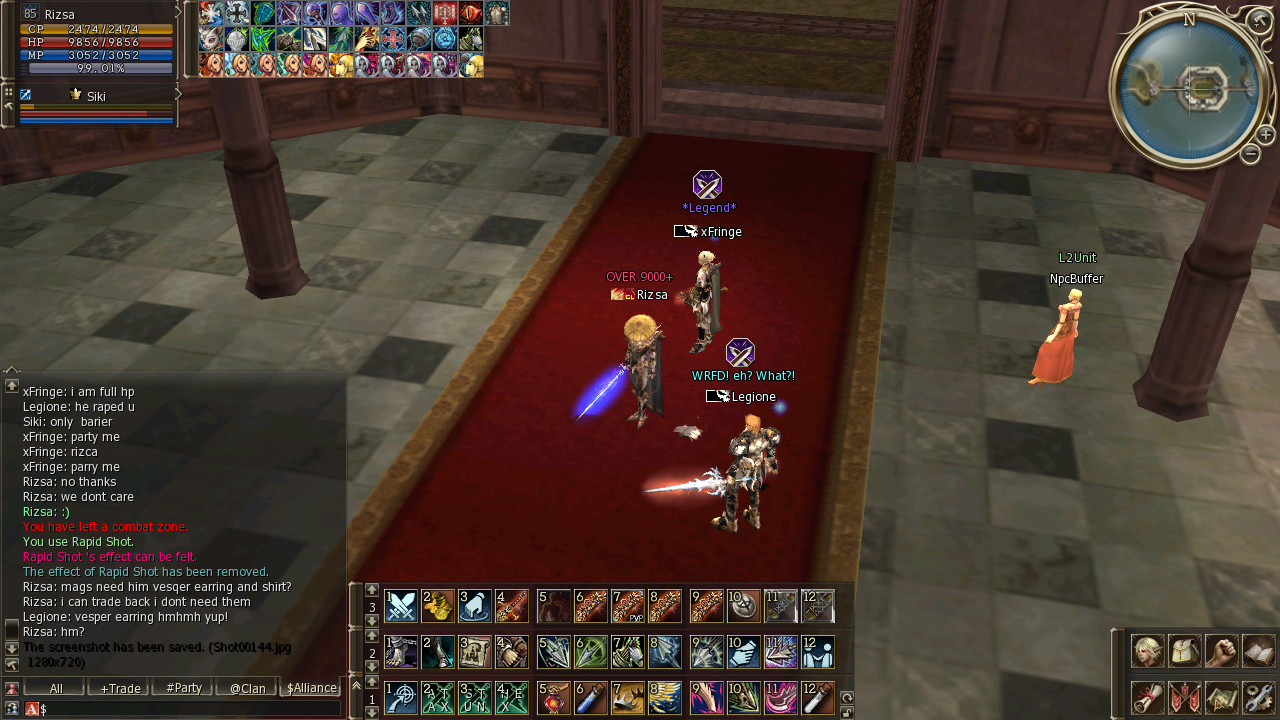Screen dimensions: 1280x720
Task: Zoom in the minimap with plus button
Action: pos(1265,135)
